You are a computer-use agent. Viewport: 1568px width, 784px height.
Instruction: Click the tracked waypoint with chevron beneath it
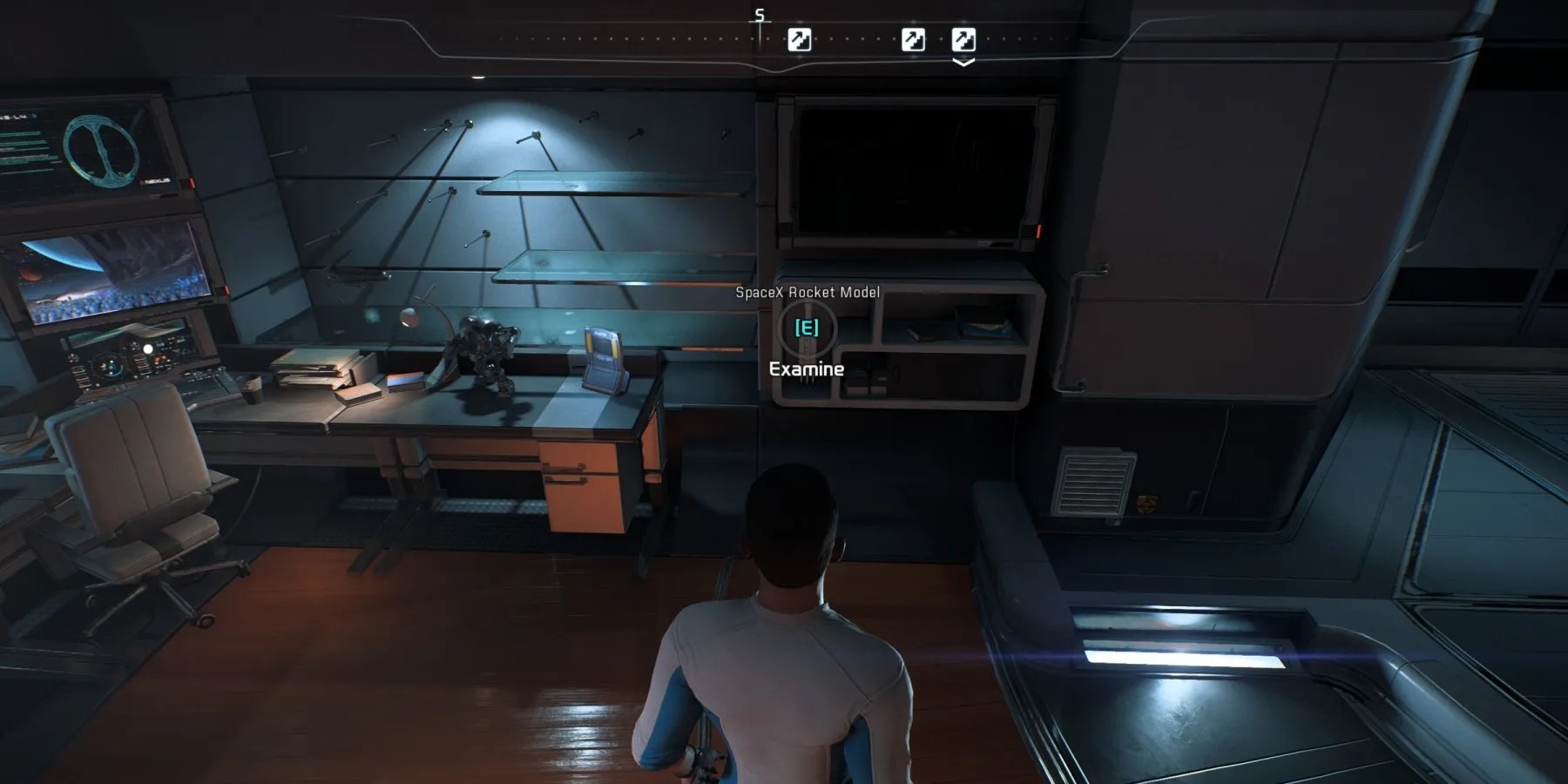tap(964, 39)
